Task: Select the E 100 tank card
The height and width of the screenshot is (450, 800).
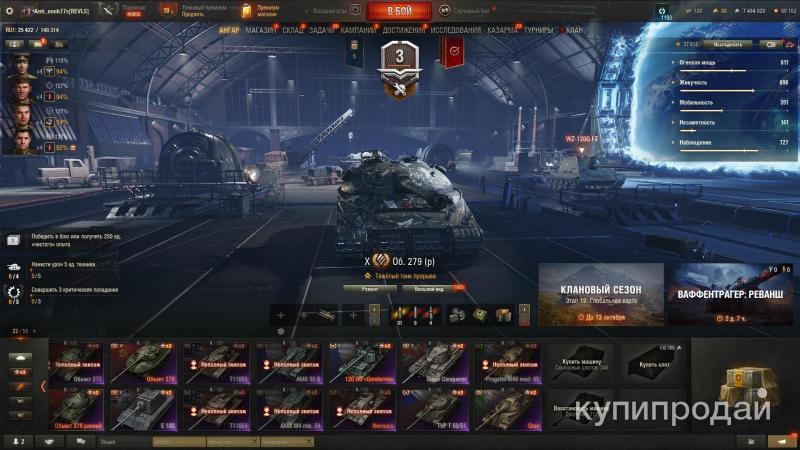Action: click(x=146, y=410)
